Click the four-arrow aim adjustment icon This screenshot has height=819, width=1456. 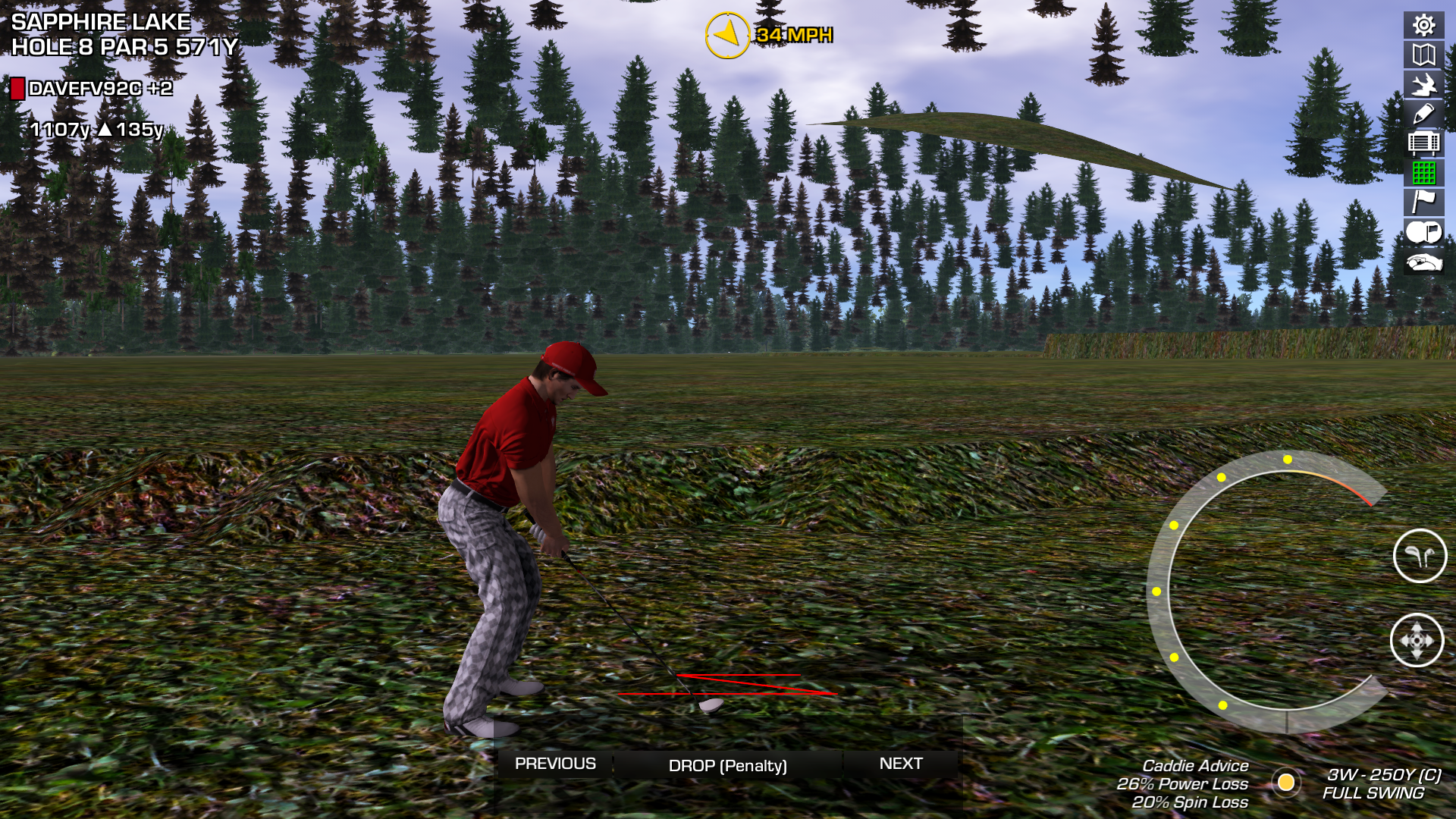1417,641
